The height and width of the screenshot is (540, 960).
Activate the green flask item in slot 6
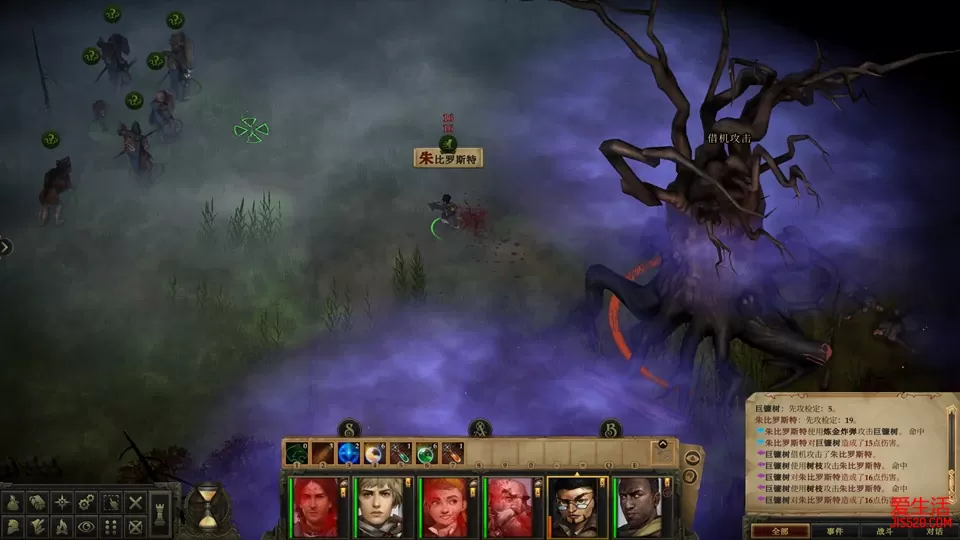[426, 454]
